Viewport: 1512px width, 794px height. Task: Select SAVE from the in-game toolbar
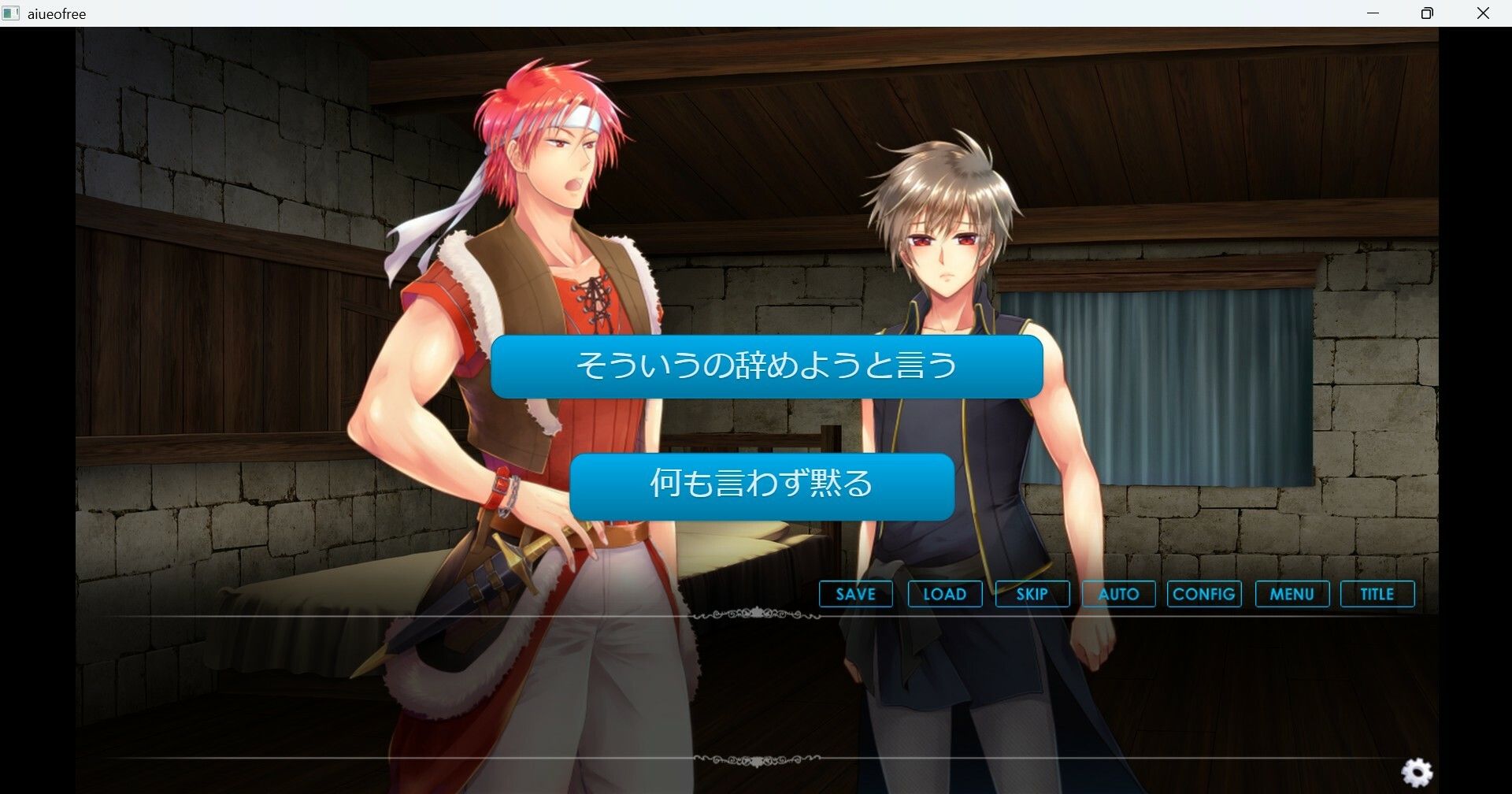(x=854, y=594)
